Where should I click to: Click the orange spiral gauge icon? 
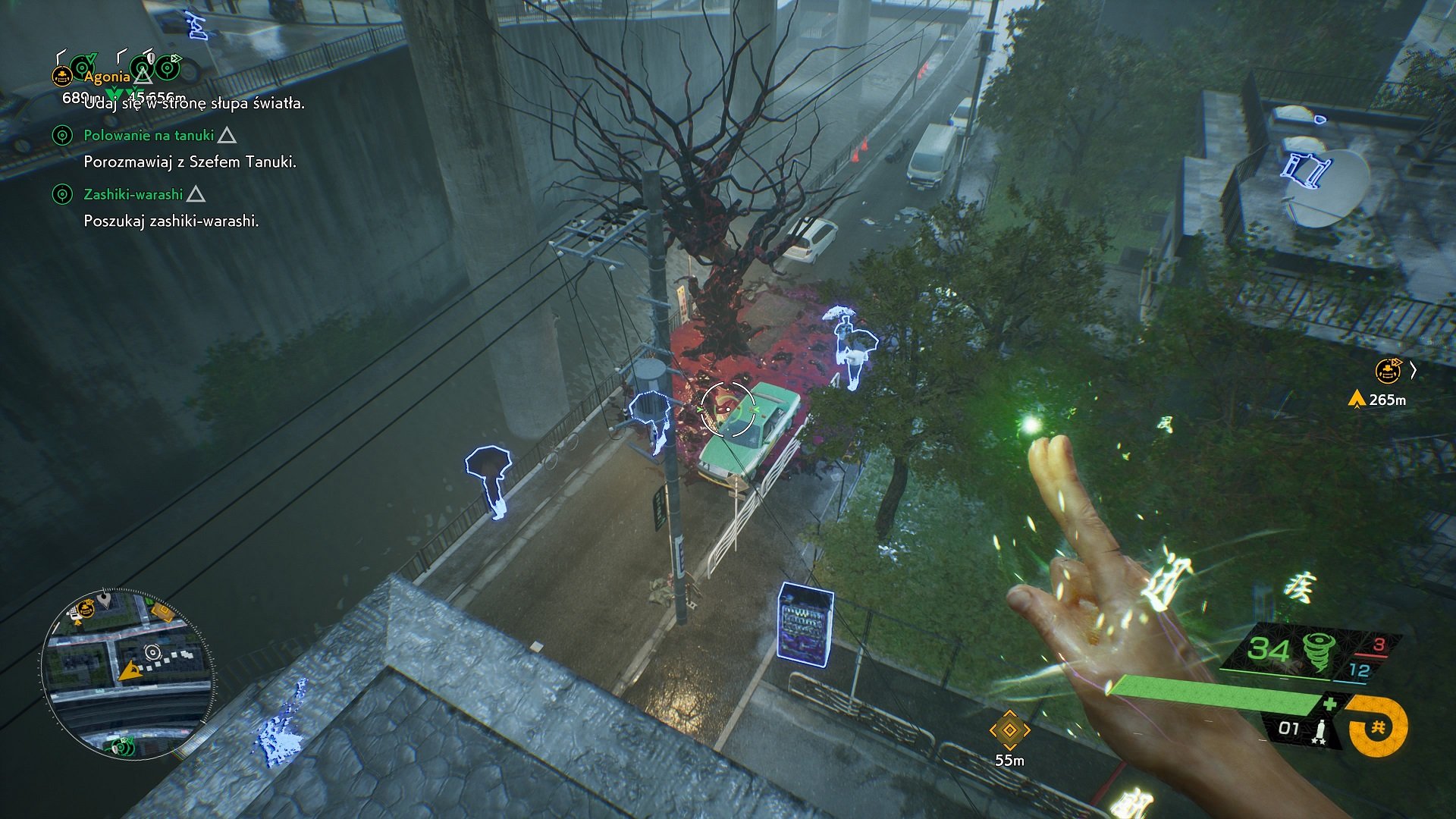click(1377, 727)
